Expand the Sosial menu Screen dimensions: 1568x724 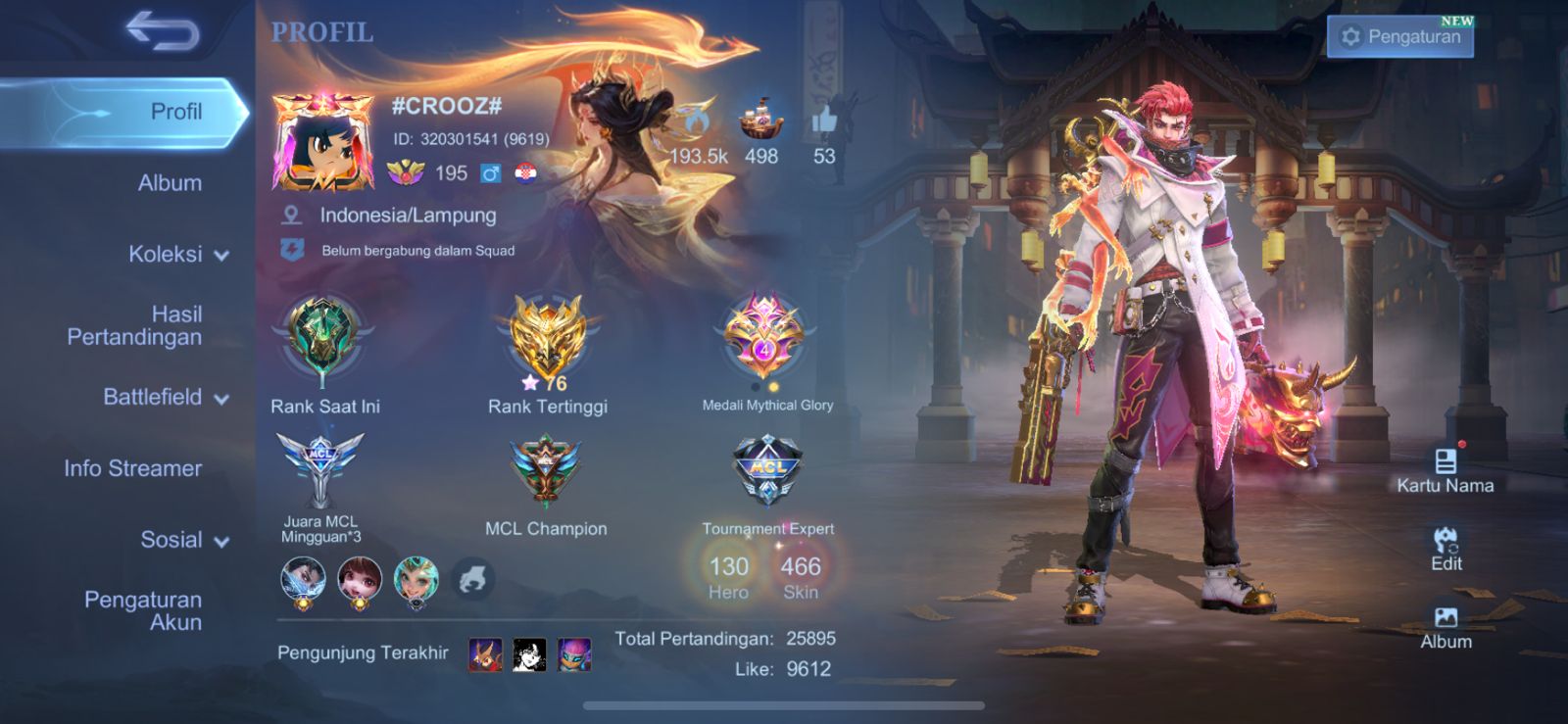point(184,540)
